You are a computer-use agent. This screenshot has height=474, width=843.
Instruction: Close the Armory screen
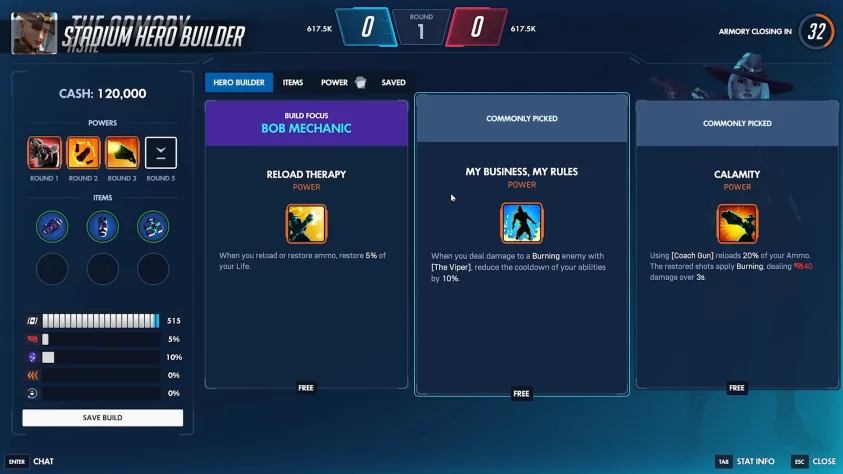814,461
